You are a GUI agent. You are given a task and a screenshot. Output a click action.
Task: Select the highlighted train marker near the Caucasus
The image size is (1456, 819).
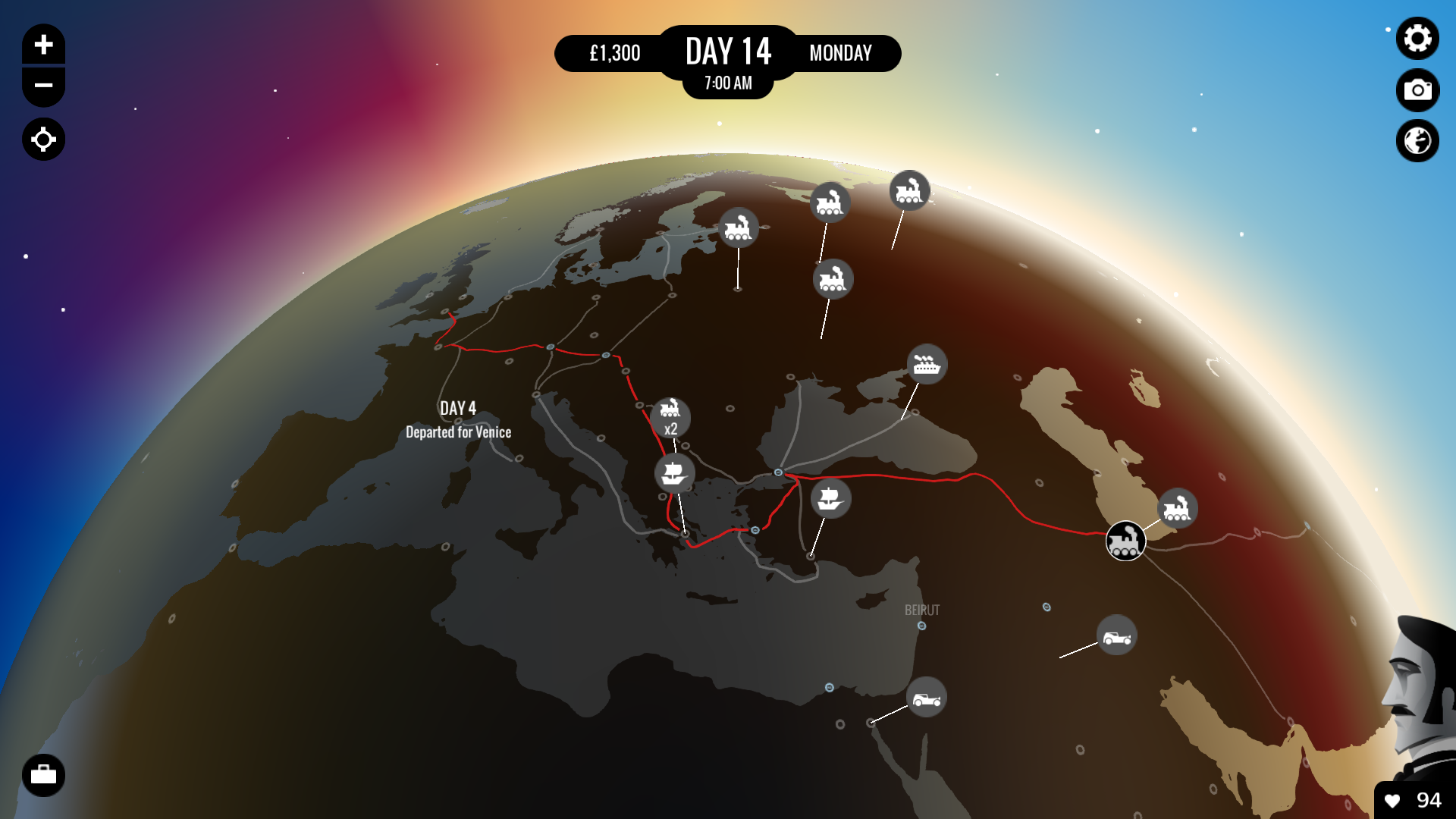[1125, 541]
